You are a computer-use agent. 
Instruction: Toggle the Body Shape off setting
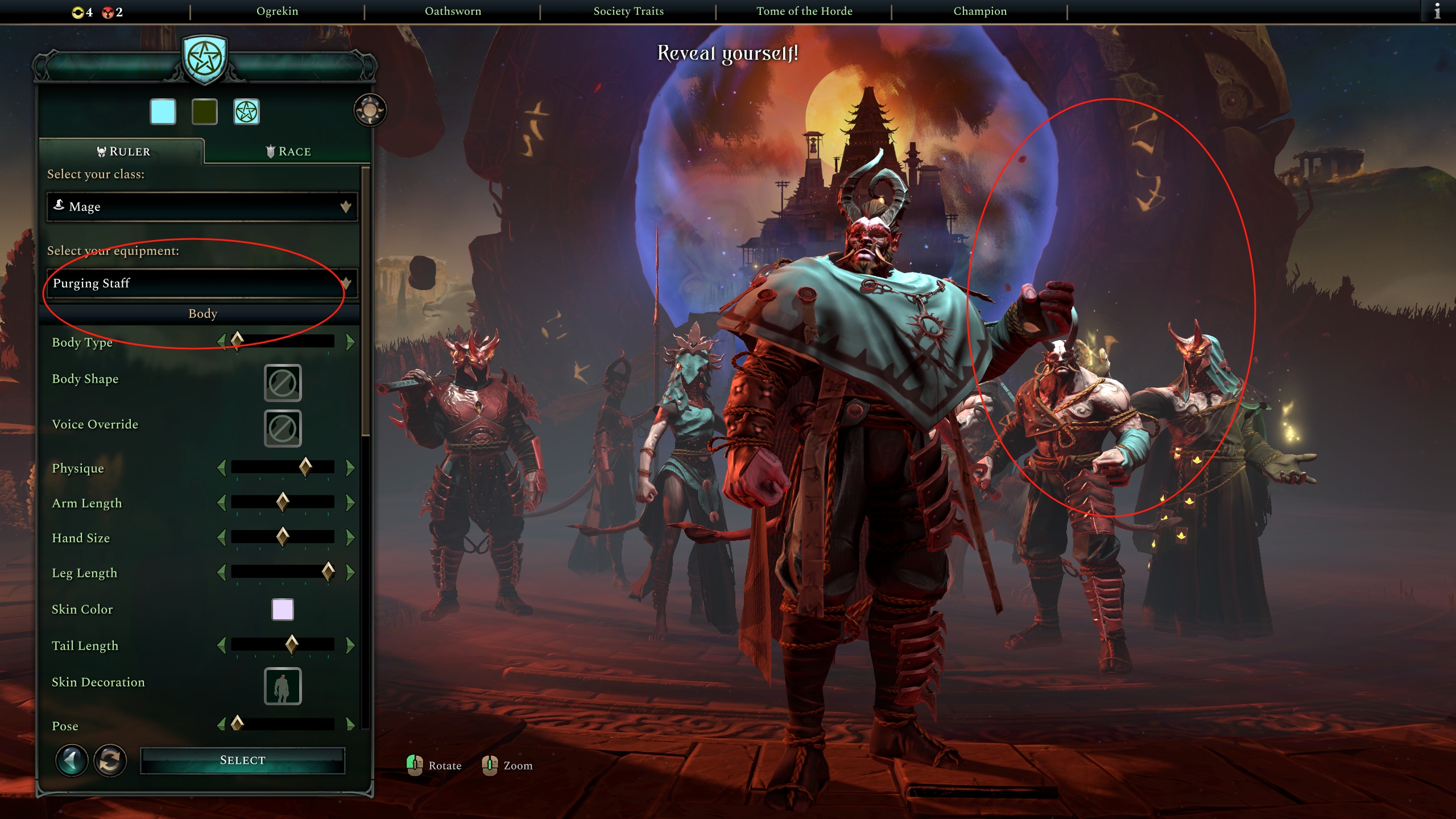(283, 382)
